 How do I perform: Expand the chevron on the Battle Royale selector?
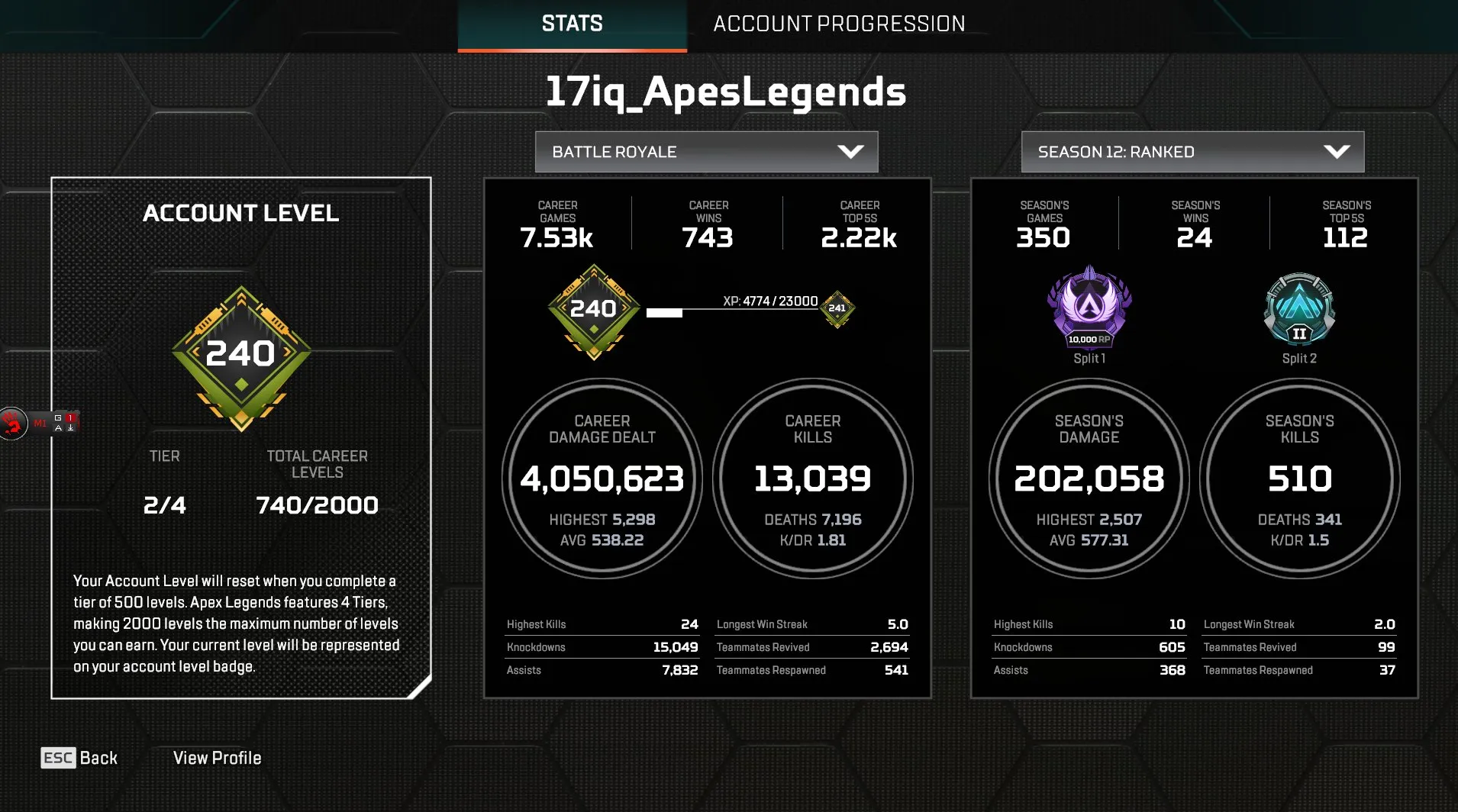pos(851,151)
